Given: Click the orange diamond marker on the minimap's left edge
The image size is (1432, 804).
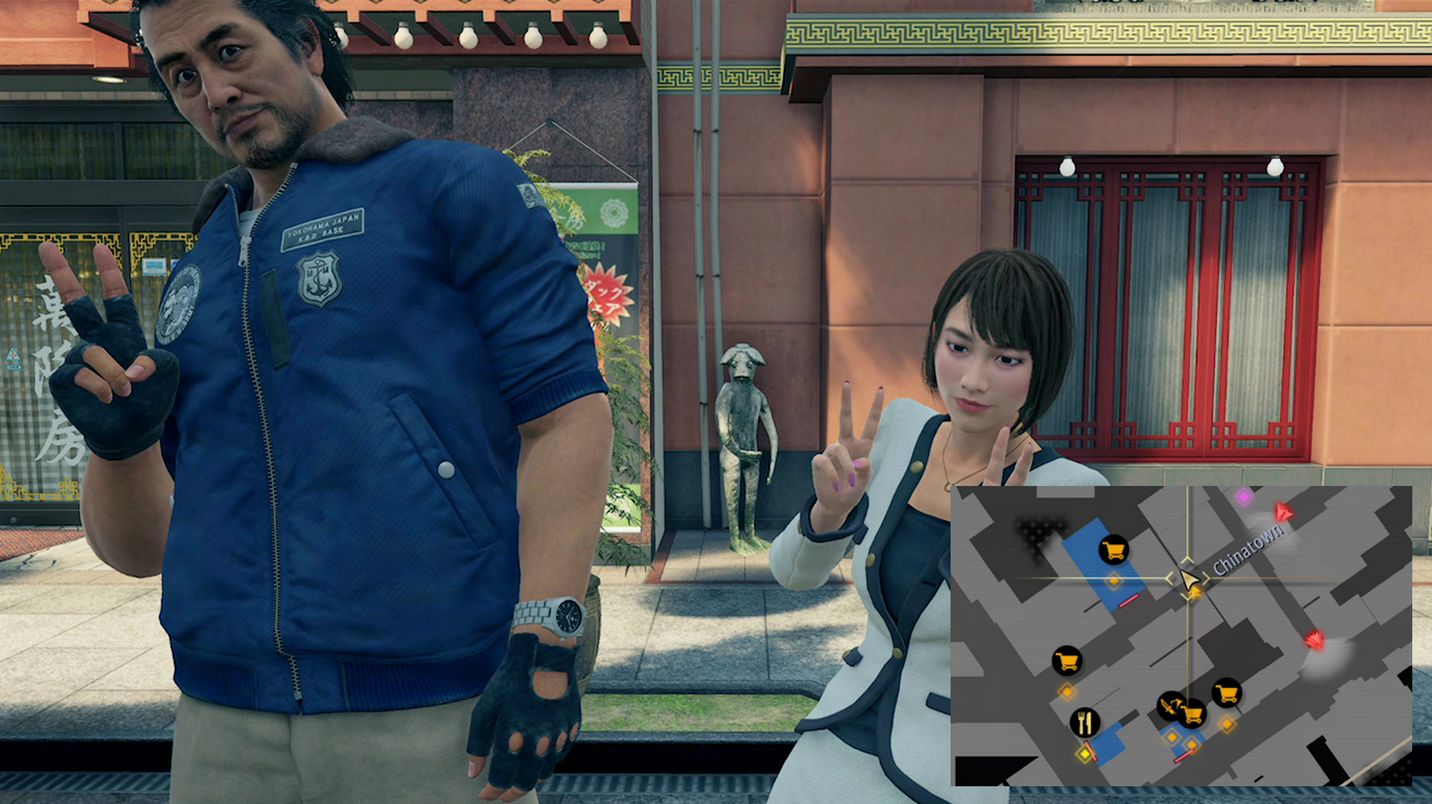Looking at the screenshot, I should coord(1066,691).
